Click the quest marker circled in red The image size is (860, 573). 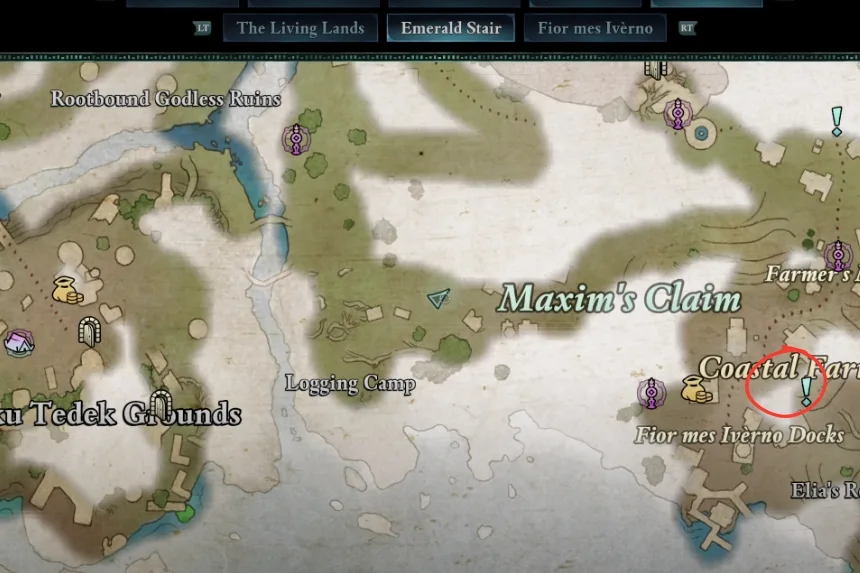[806, 390]
